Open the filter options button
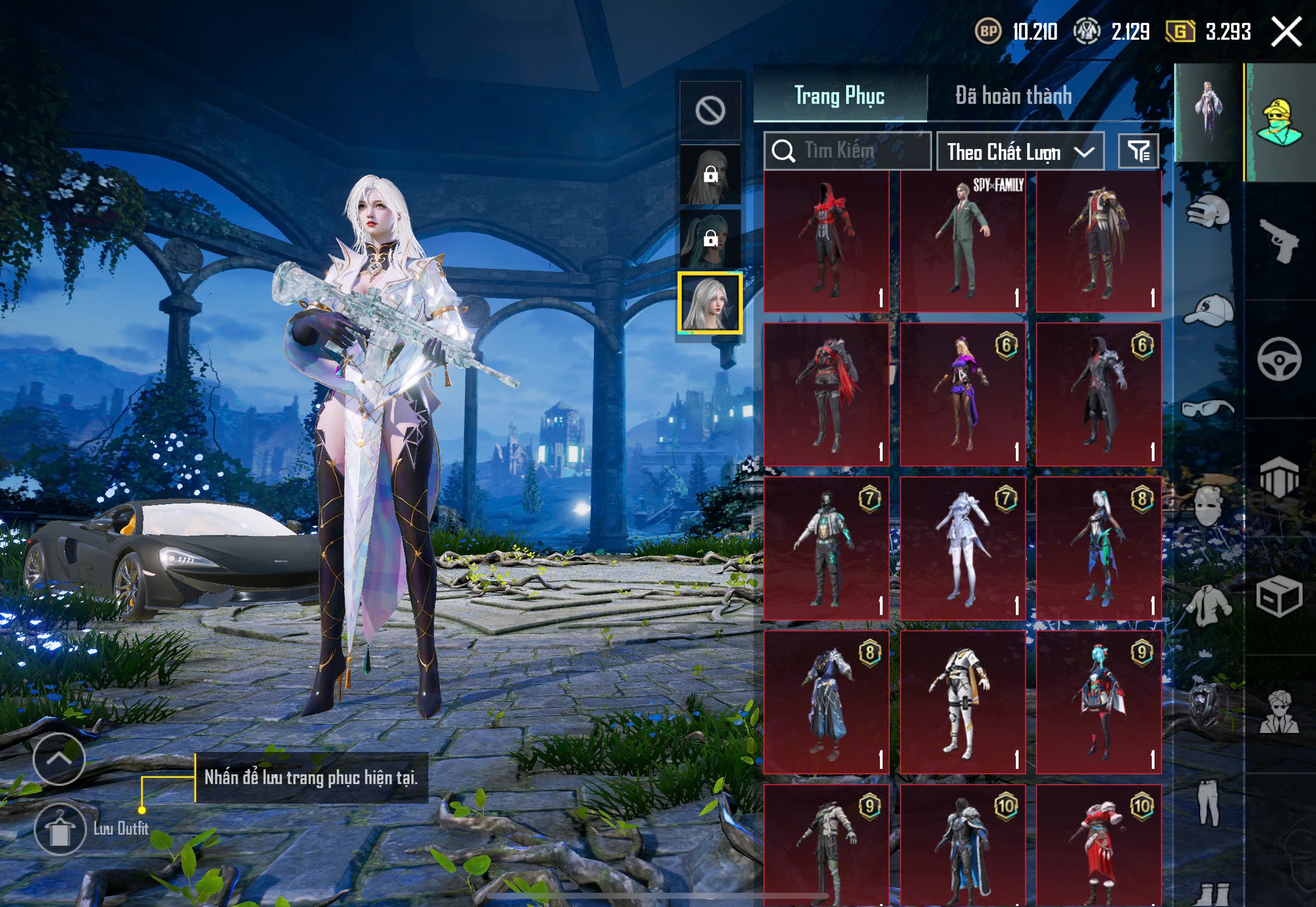Viewport: 1316px width, 907px height. point(1138,151)
